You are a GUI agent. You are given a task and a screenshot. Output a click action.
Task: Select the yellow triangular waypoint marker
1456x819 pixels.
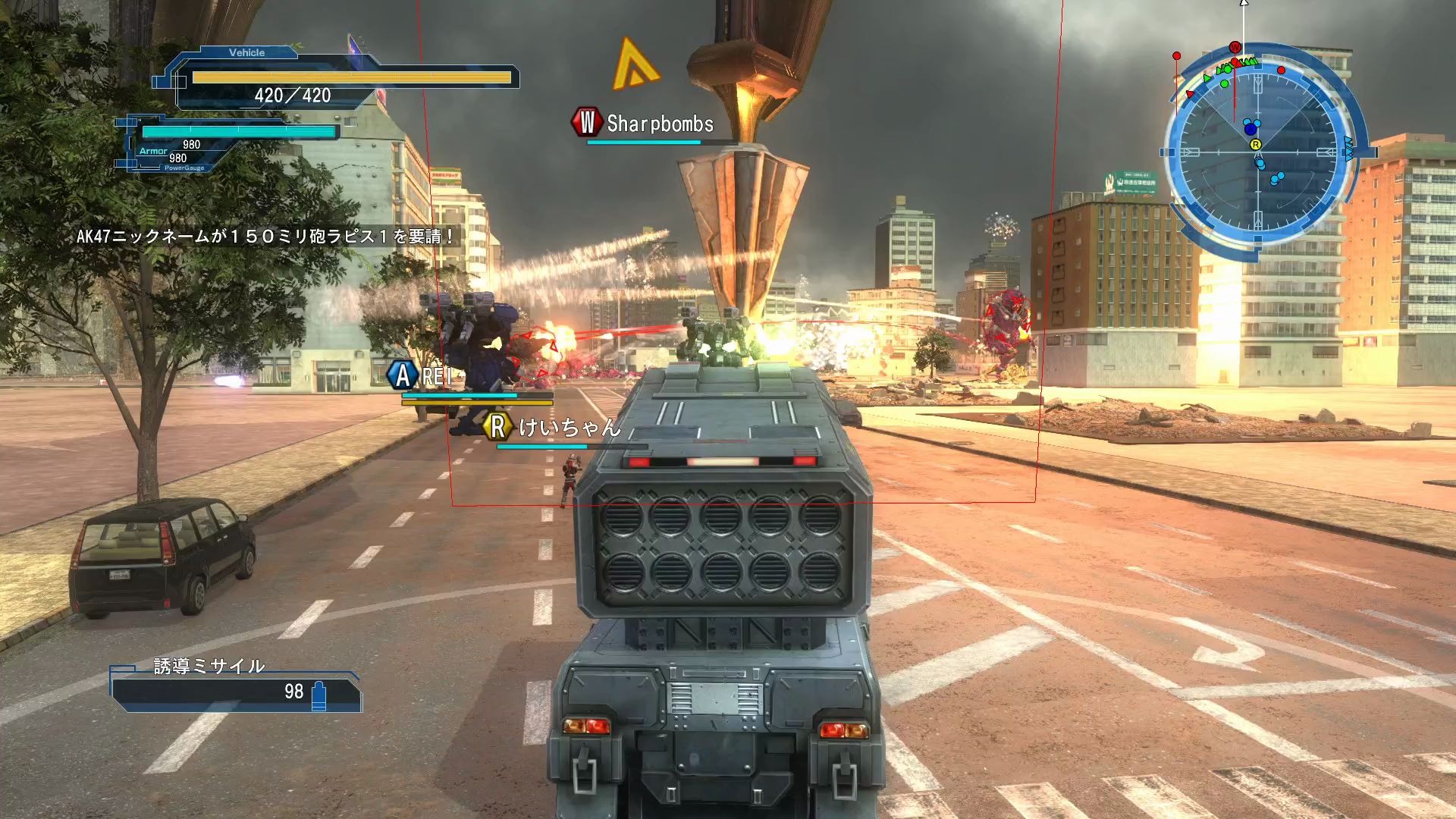pos(634,64)
